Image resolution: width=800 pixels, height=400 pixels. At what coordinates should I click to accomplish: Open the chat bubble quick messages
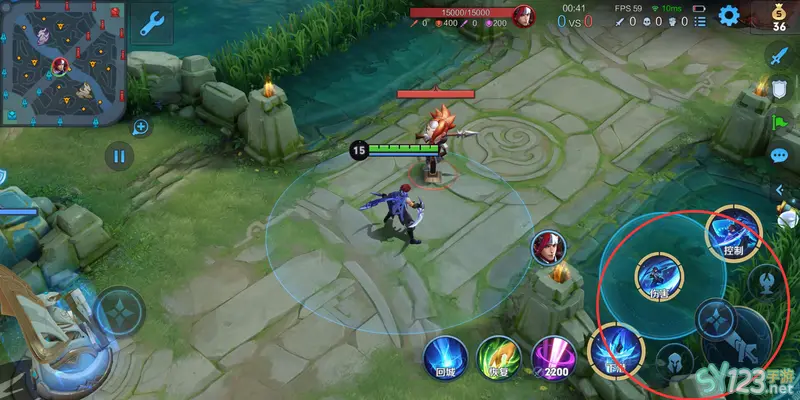[x=779, y=155]
